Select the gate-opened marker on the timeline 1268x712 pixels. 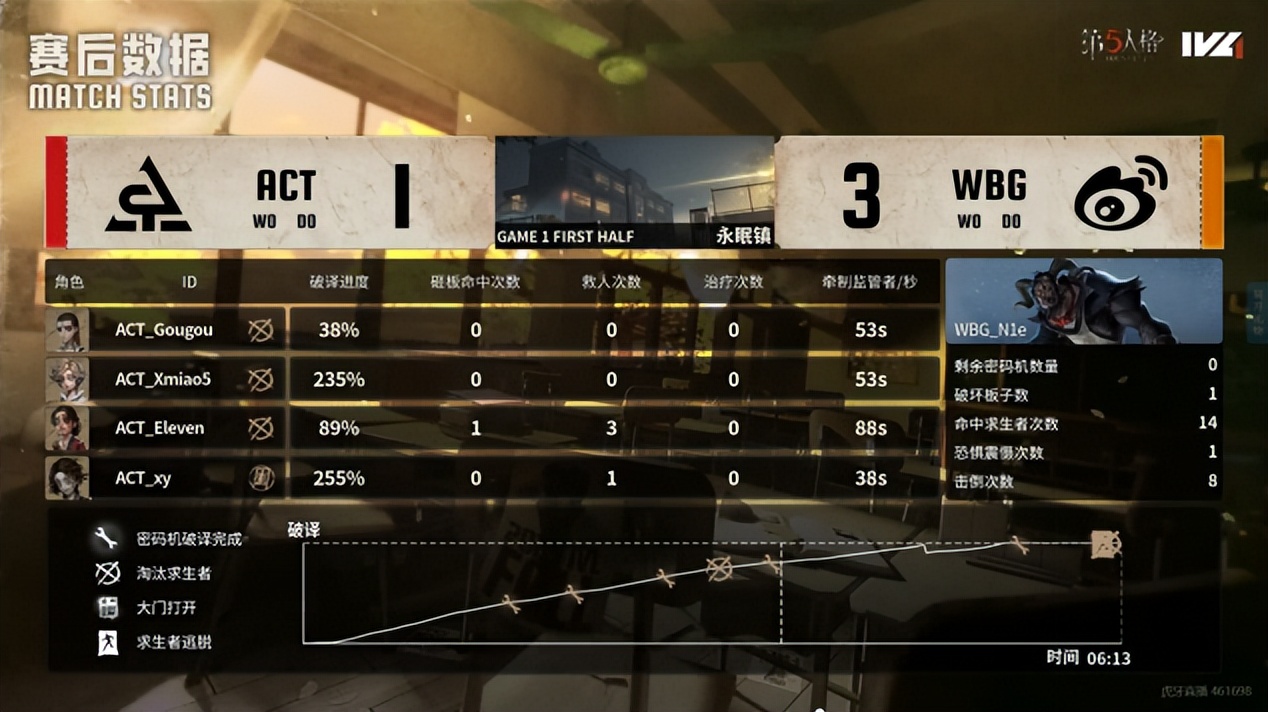(1105, 545)
